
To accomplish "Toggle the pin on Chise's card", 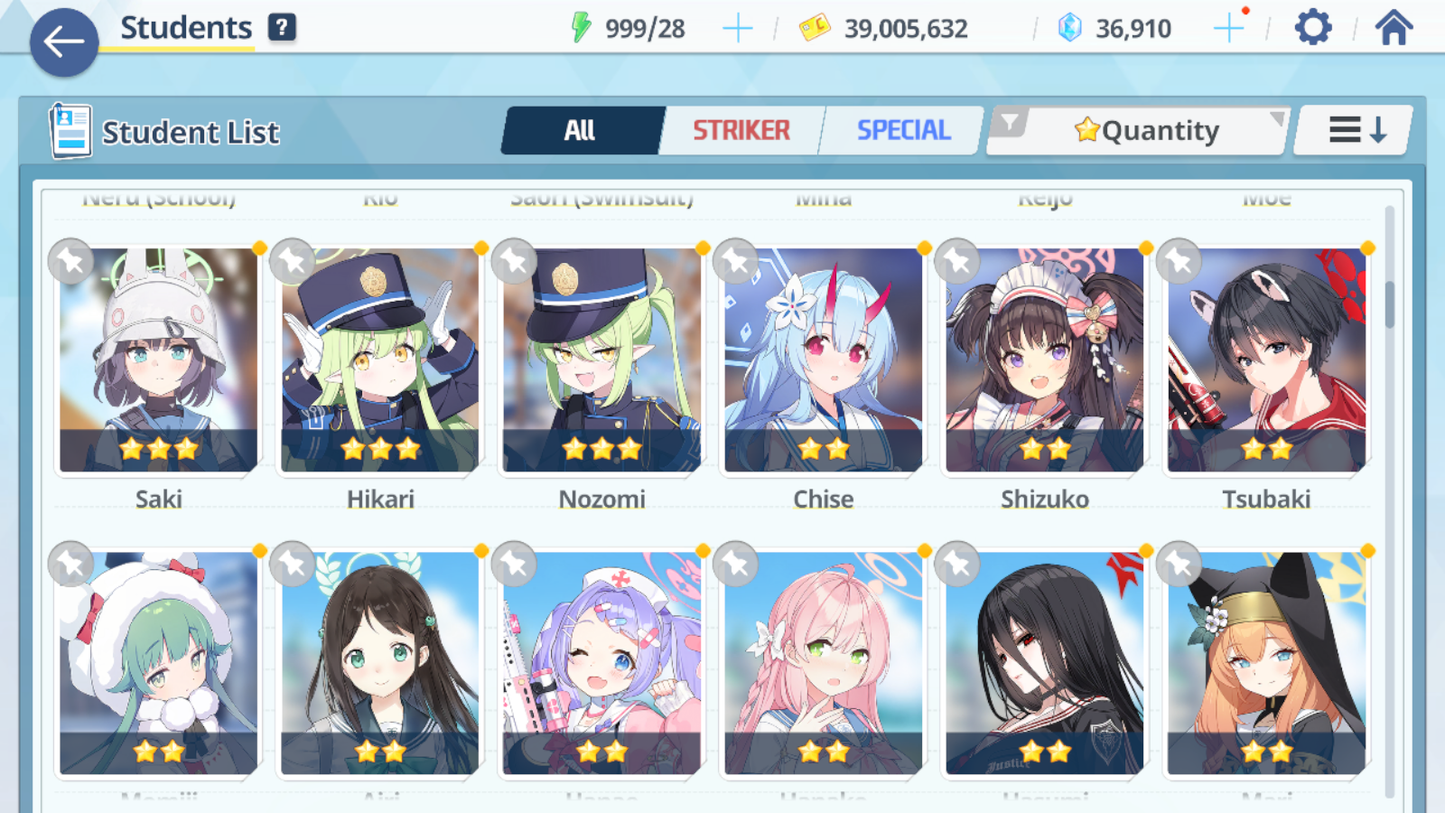I will coord(736,261).
